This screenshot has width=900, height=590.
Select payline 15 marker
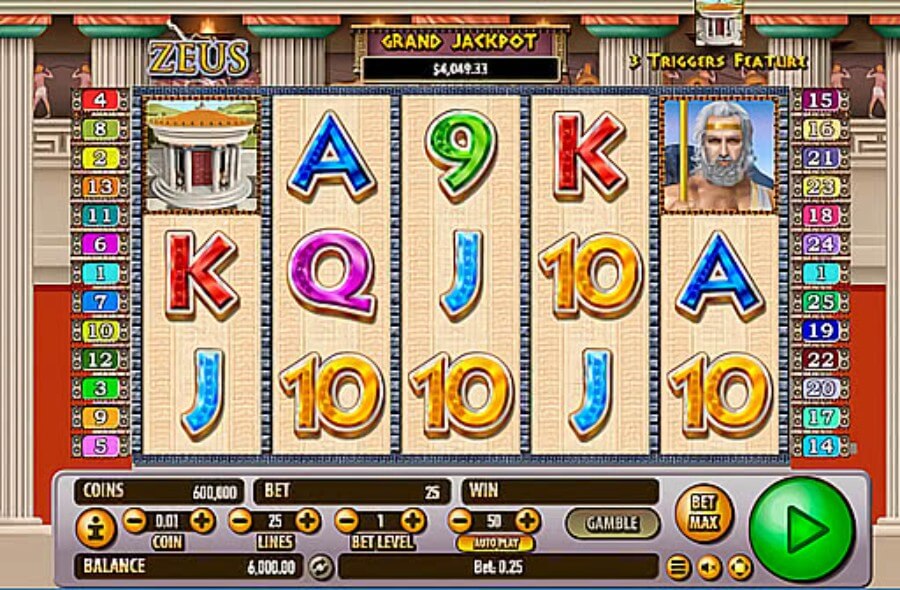(x=820, y=100)
